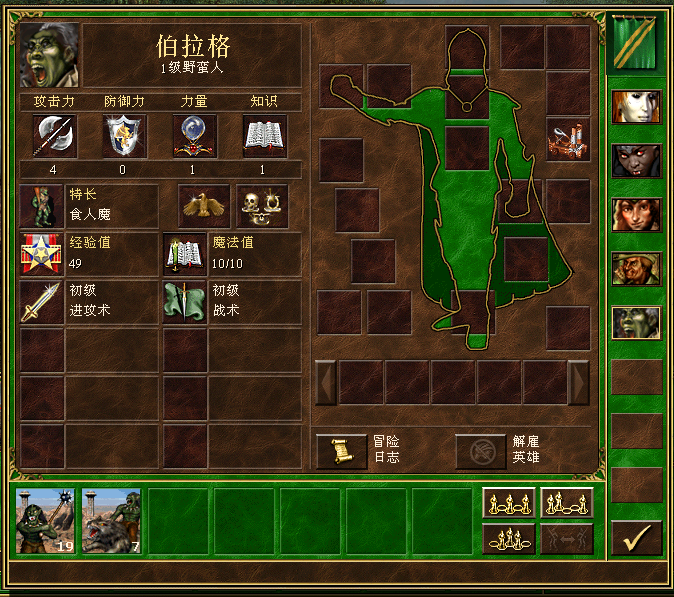The image size is (674, 597).
Task: Select the wolf rider stack of 7
Action: [x=111, y=521]
